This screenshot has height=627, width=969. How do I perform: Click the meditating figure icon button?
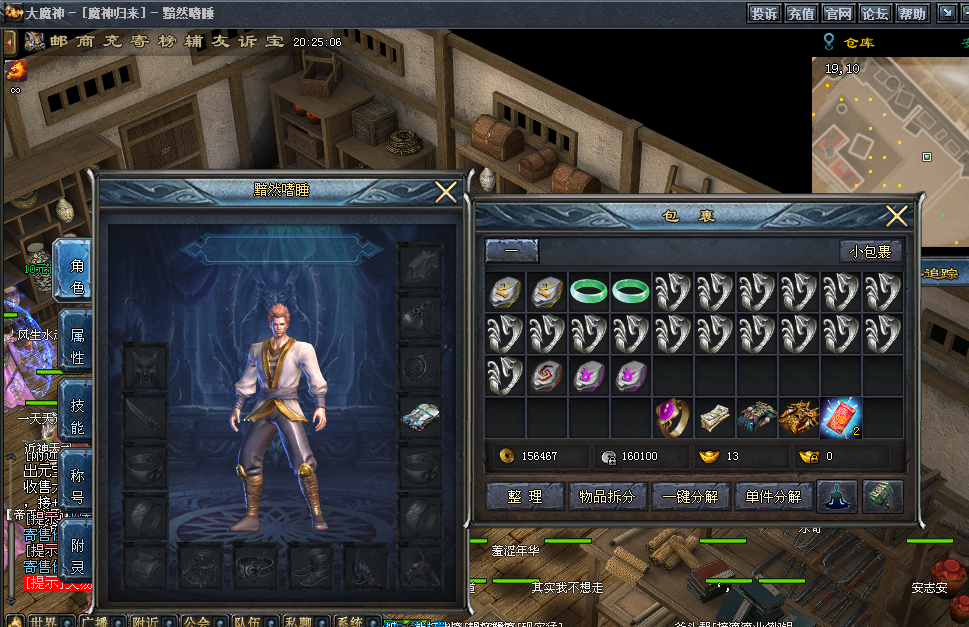[x=837, y=496]
